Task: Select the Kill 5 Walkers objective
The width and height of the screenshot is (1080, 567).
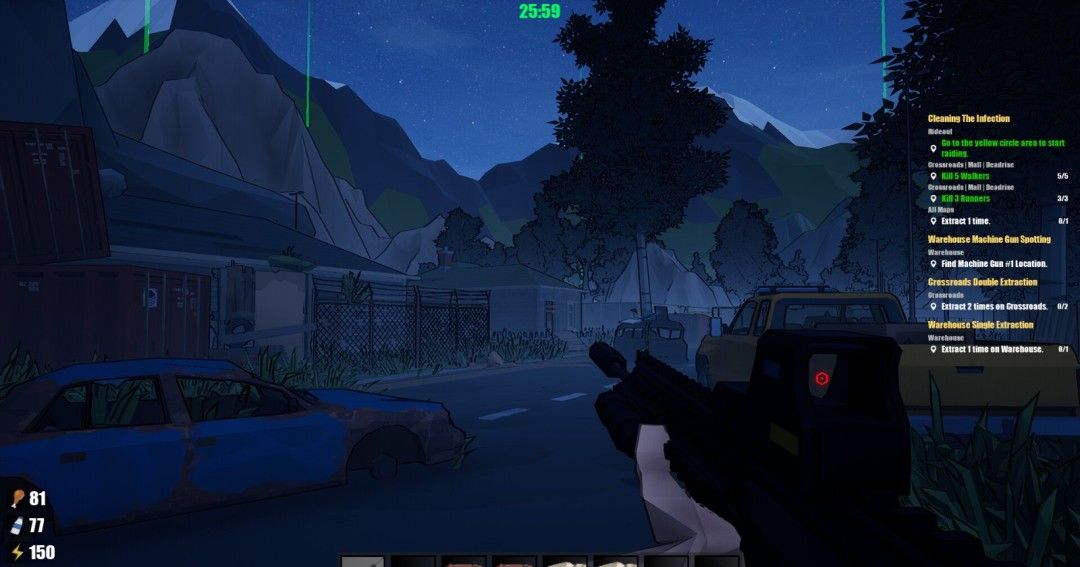Action: 965,176
